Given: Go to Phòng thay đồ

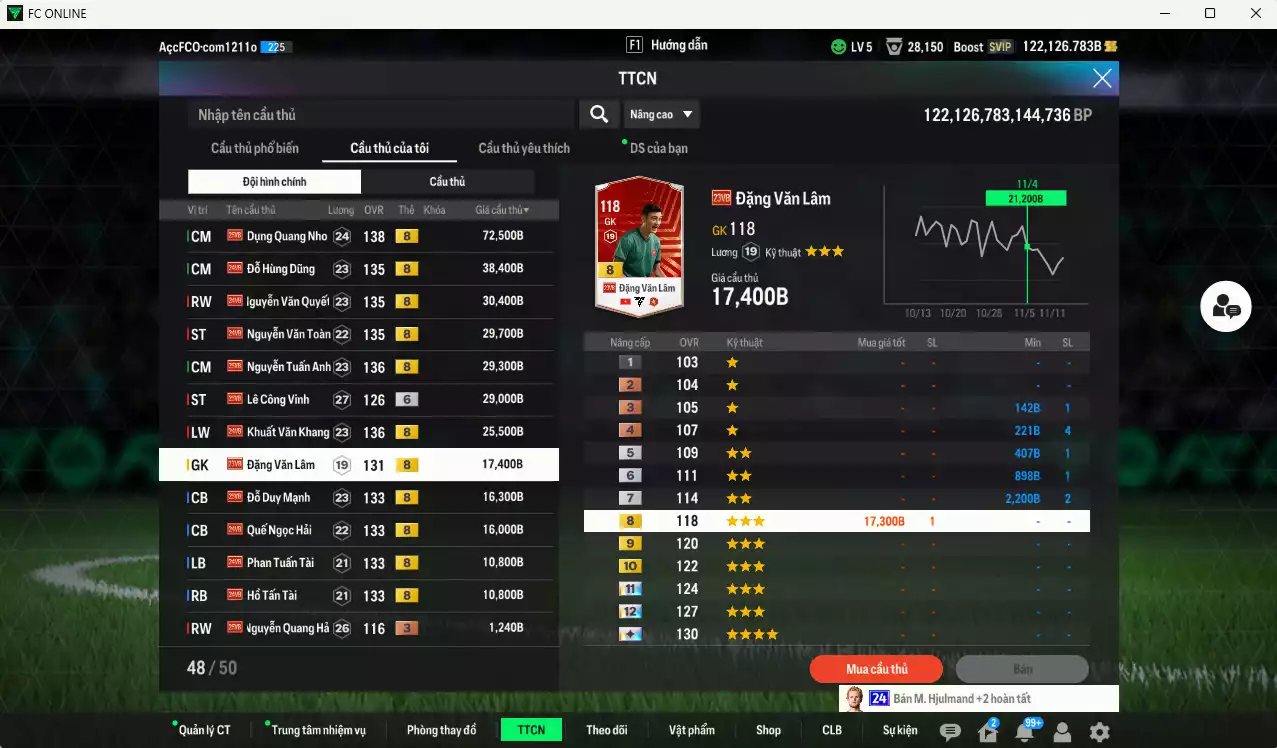Looking at the screenshot, I should click(441, 730).
